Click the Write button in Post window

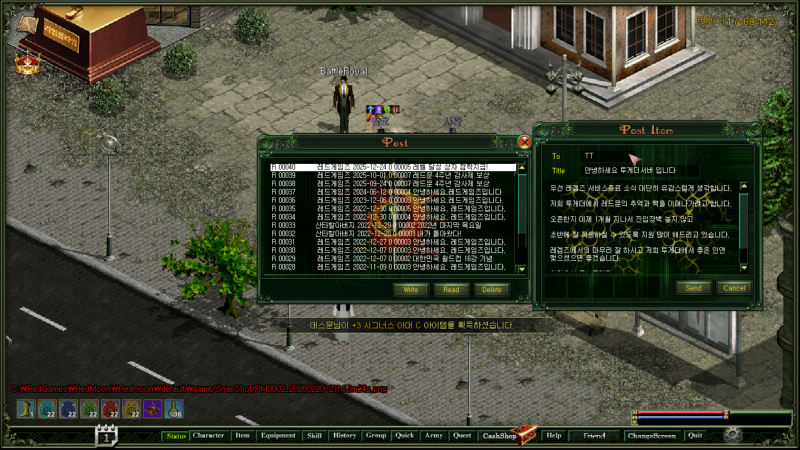(x=411, y=289)
